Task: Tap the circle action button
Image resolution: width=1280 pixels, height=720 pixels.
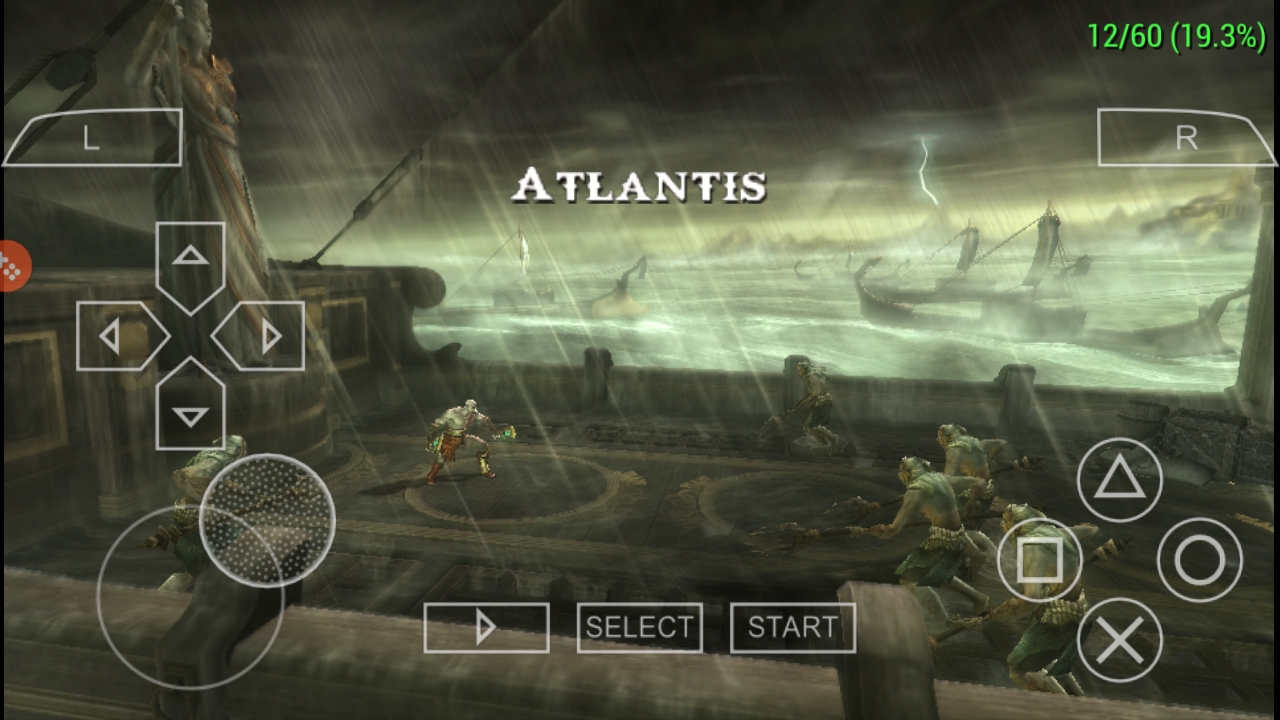Action: click(1200, 561)
